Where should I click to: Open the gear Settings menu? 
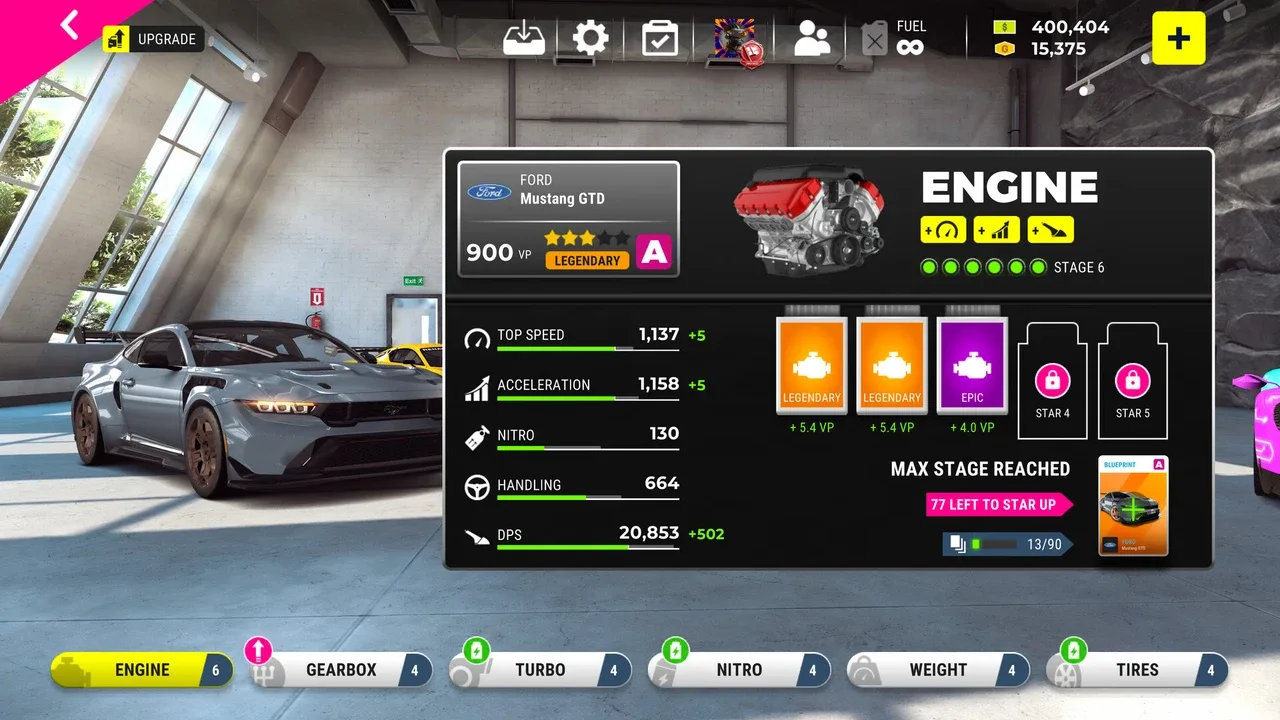tap(590, 39)
